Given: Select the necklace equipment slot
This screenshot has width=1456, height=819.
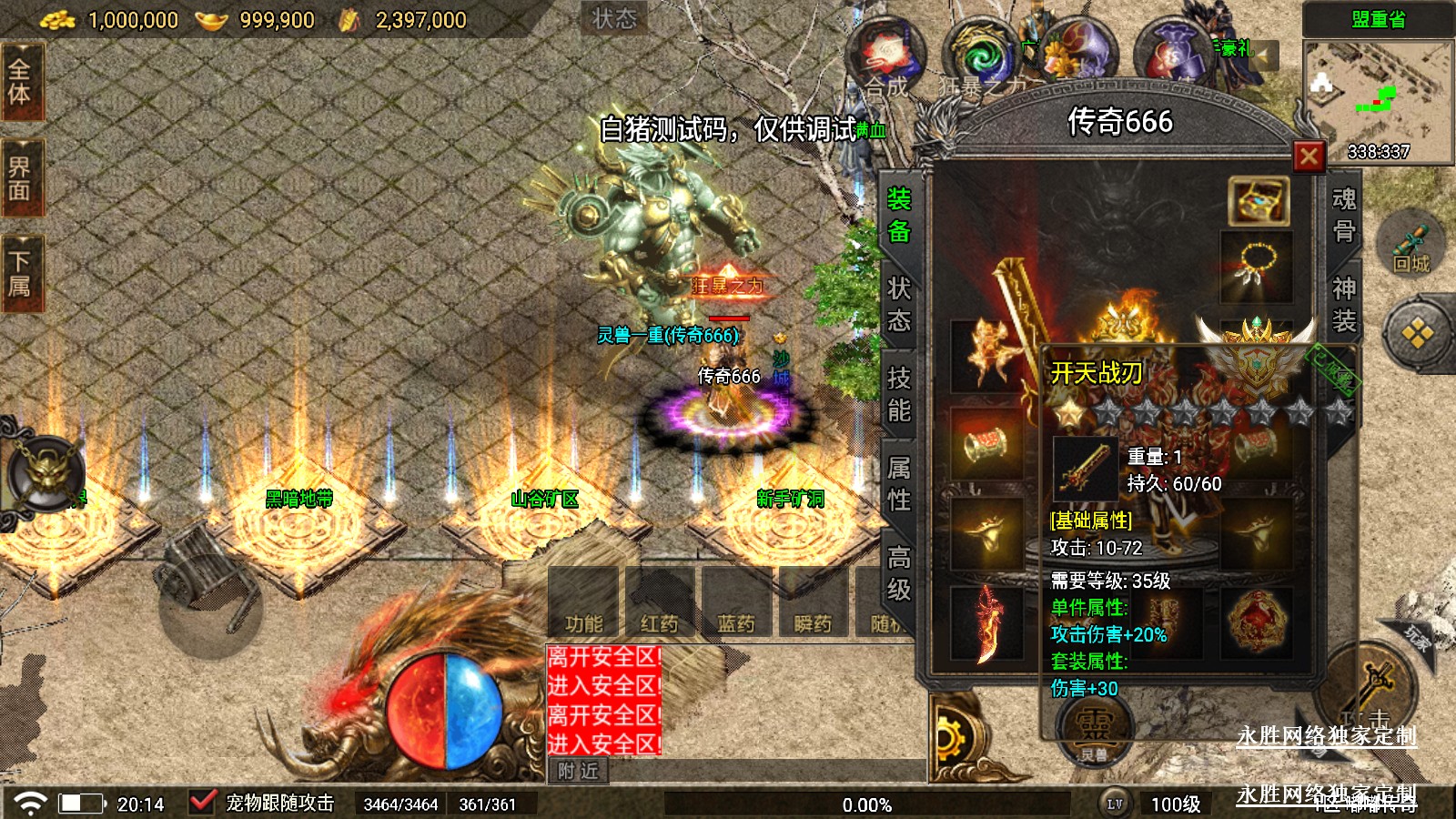Looking at the screenshot, I should click(1256, 266).
